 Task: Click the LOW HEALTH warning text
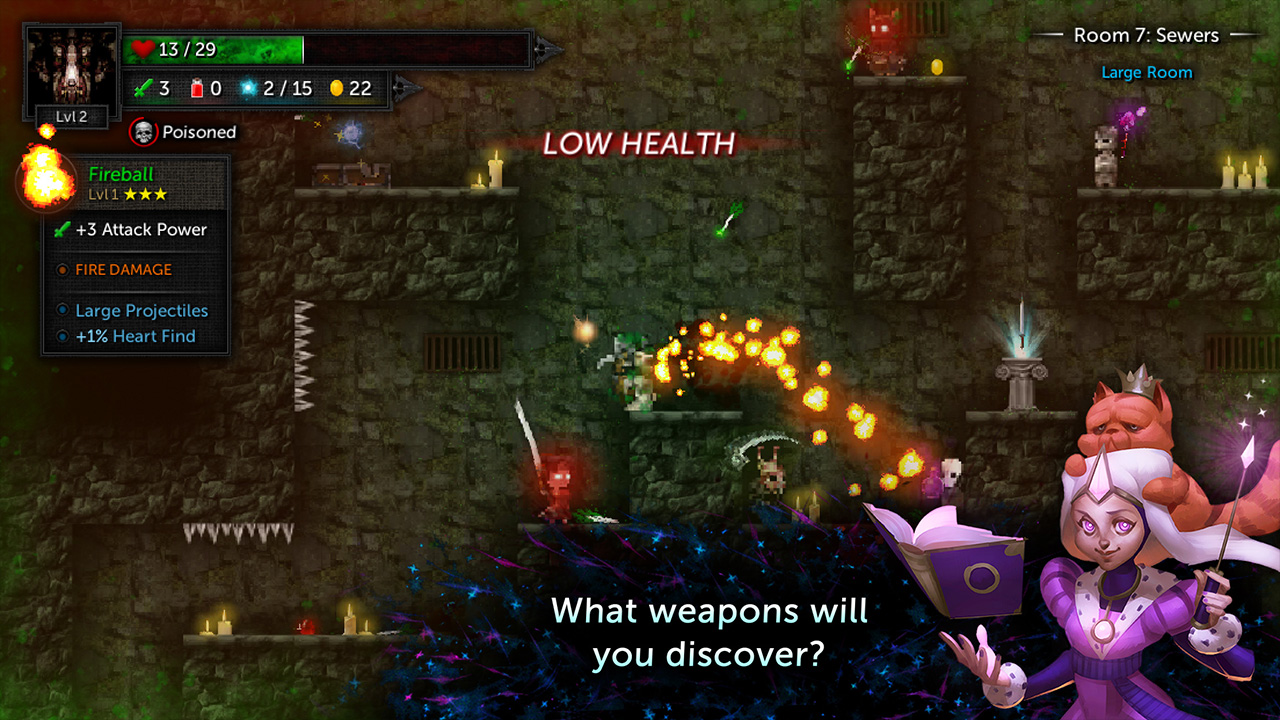(637, 143)
